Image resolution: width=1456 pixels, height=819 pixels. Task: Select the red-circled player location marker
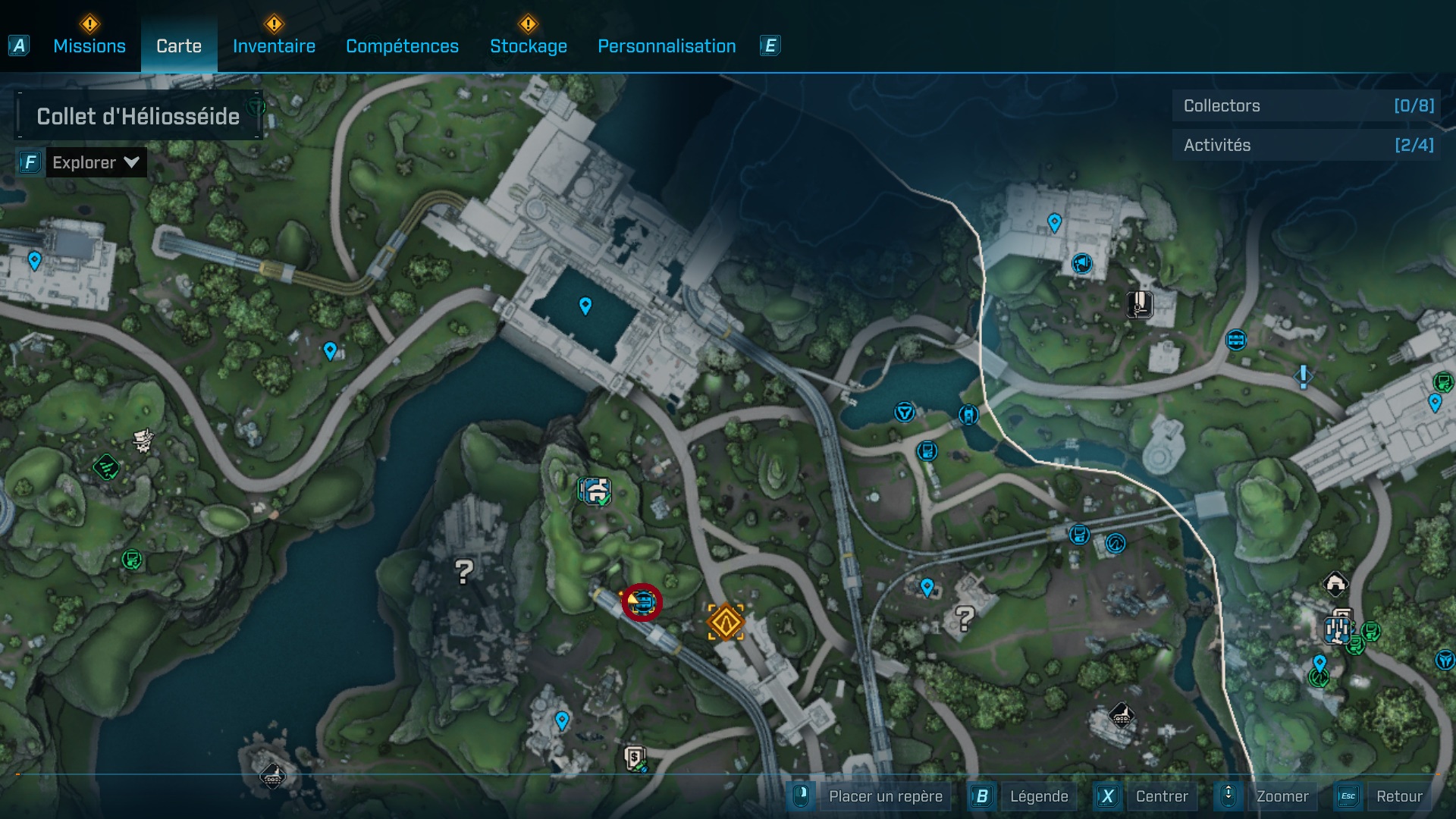642,603
